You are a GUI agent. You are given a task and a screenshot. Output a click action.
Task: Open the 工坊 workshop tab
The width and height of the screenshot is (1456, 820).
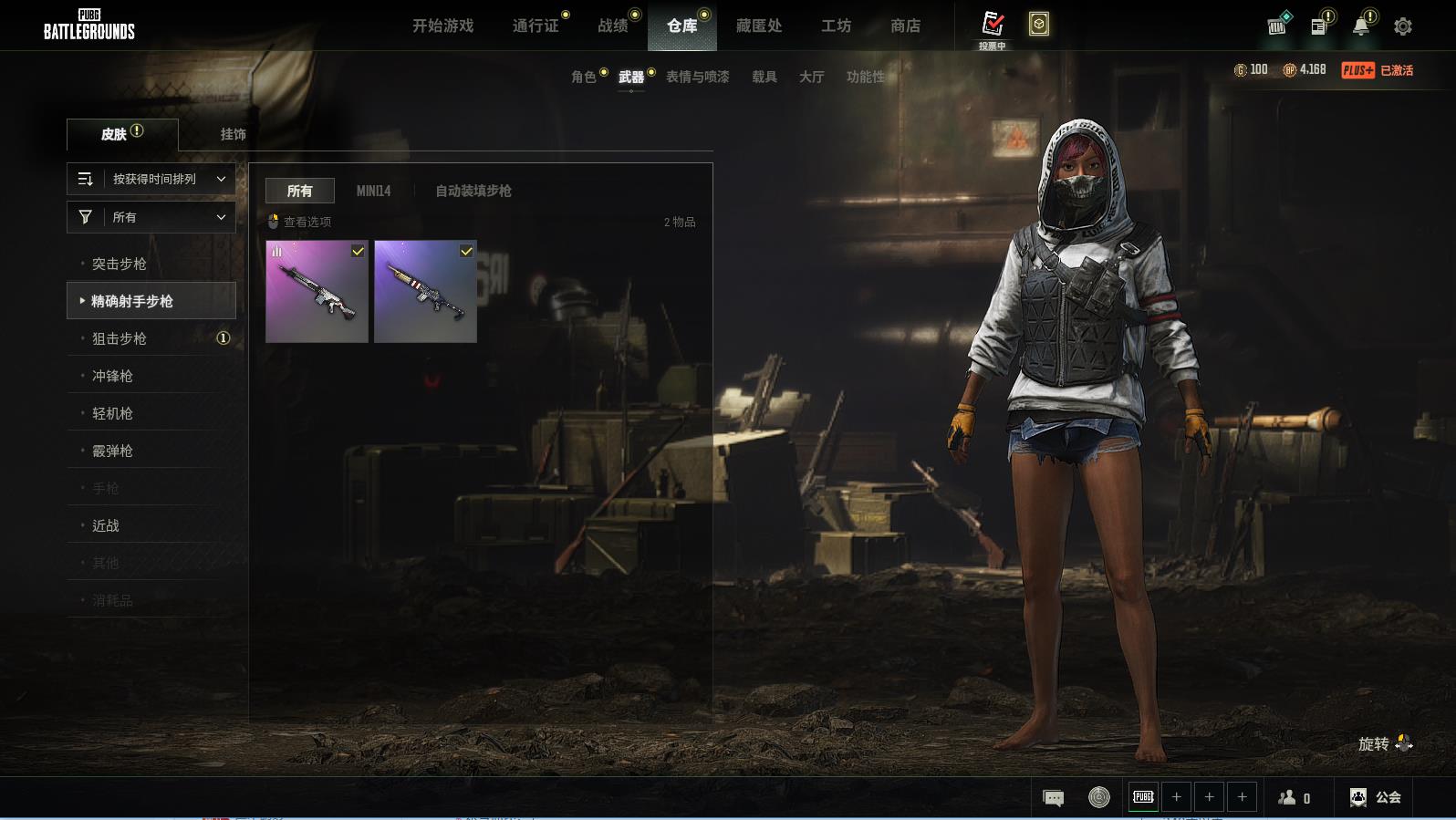[836, 26]
